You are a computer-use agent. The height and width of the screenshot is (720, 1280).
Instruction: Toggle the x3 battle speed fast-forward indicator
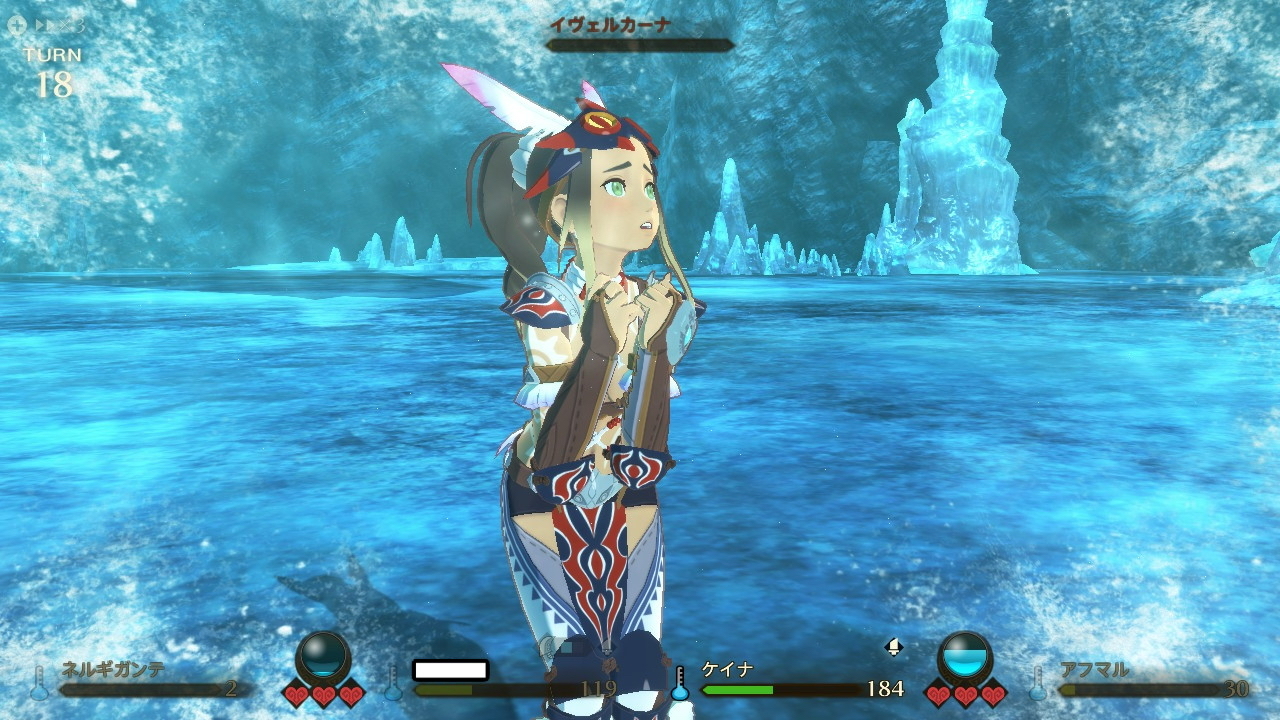click(58, 25)
